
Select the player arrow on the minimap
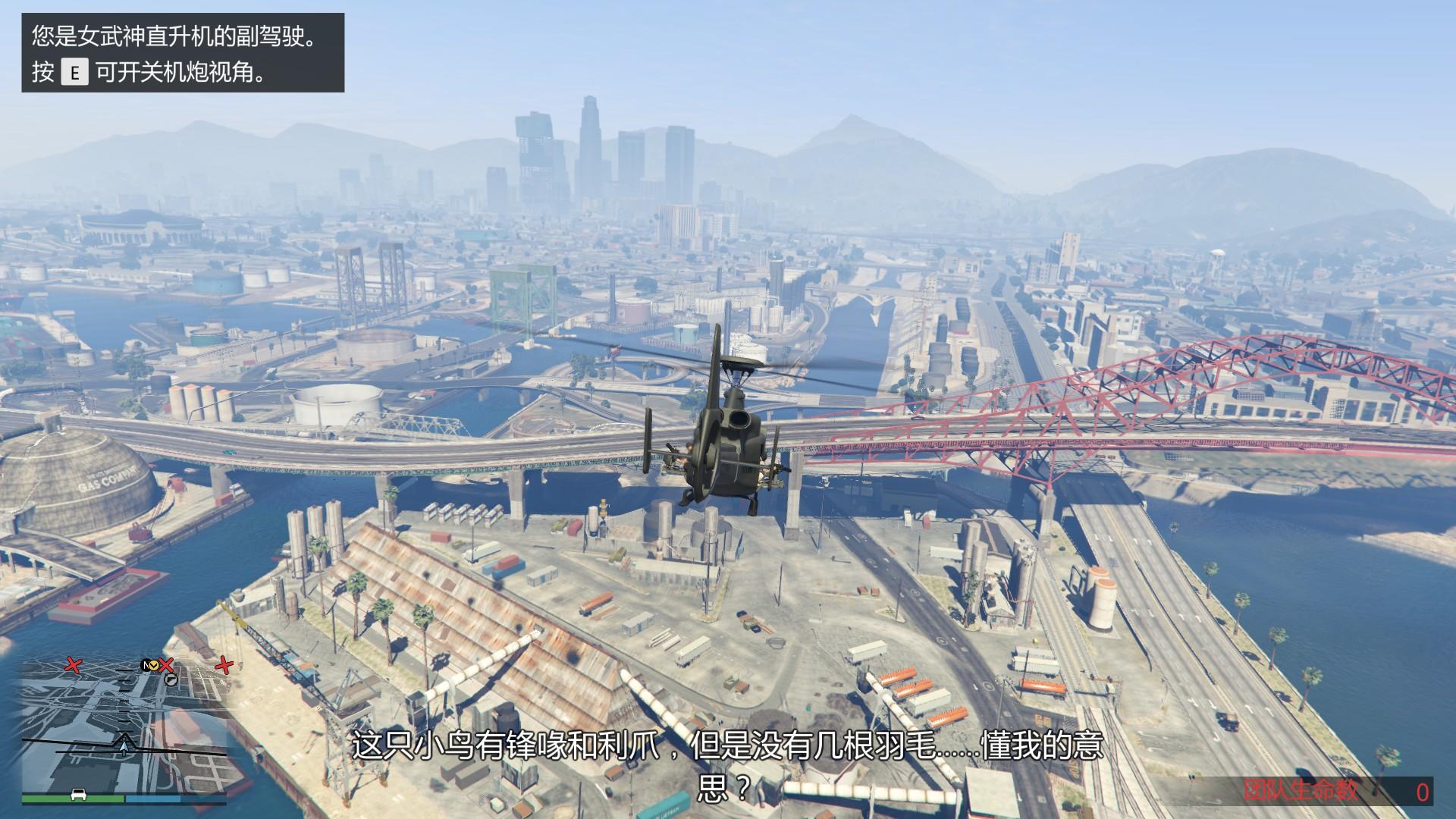click(123, 748)
